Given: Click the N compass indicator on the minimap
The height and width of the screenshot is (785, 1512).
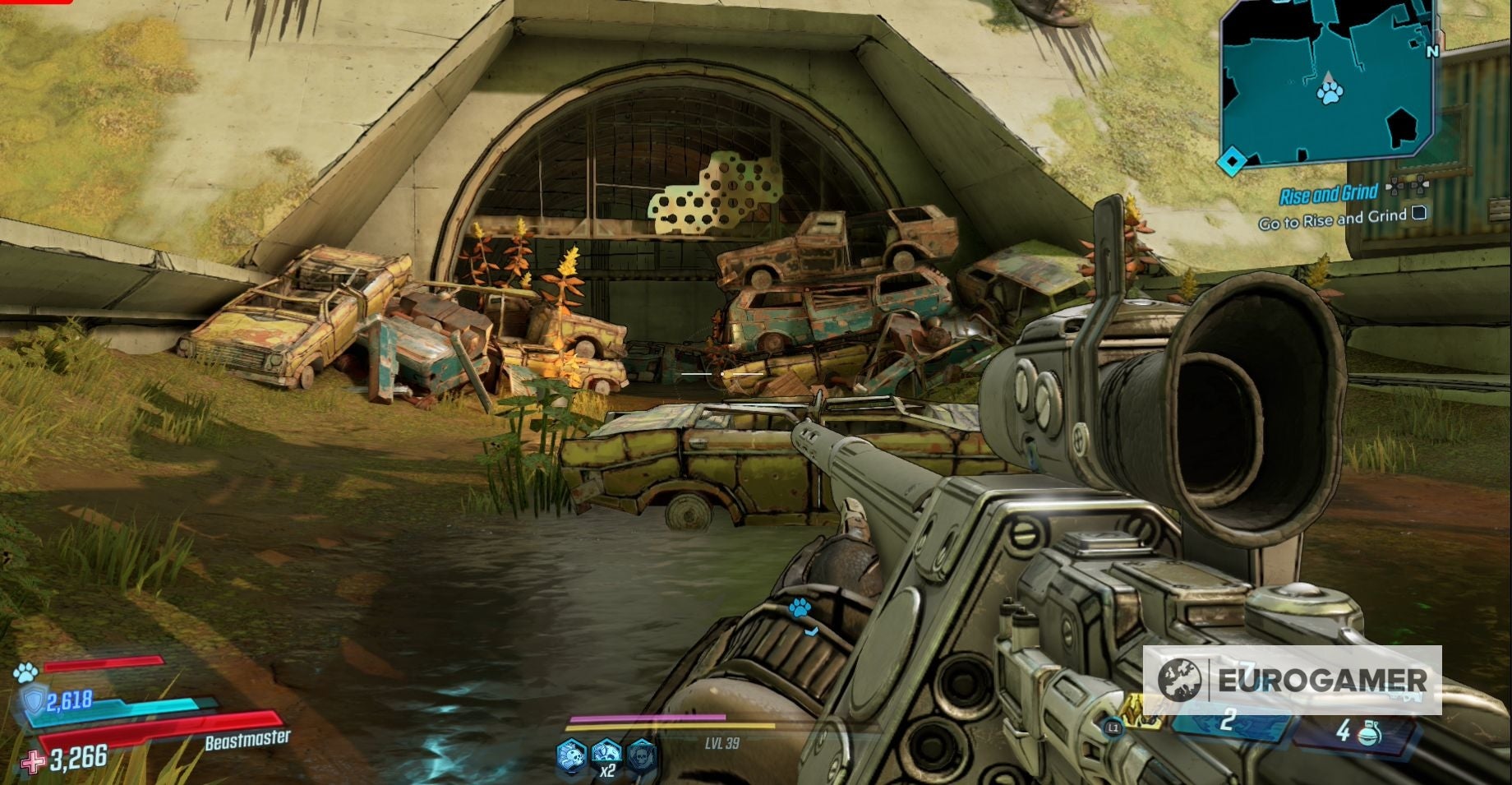Looking at the screenshot, I should [x=1433, y=51].
